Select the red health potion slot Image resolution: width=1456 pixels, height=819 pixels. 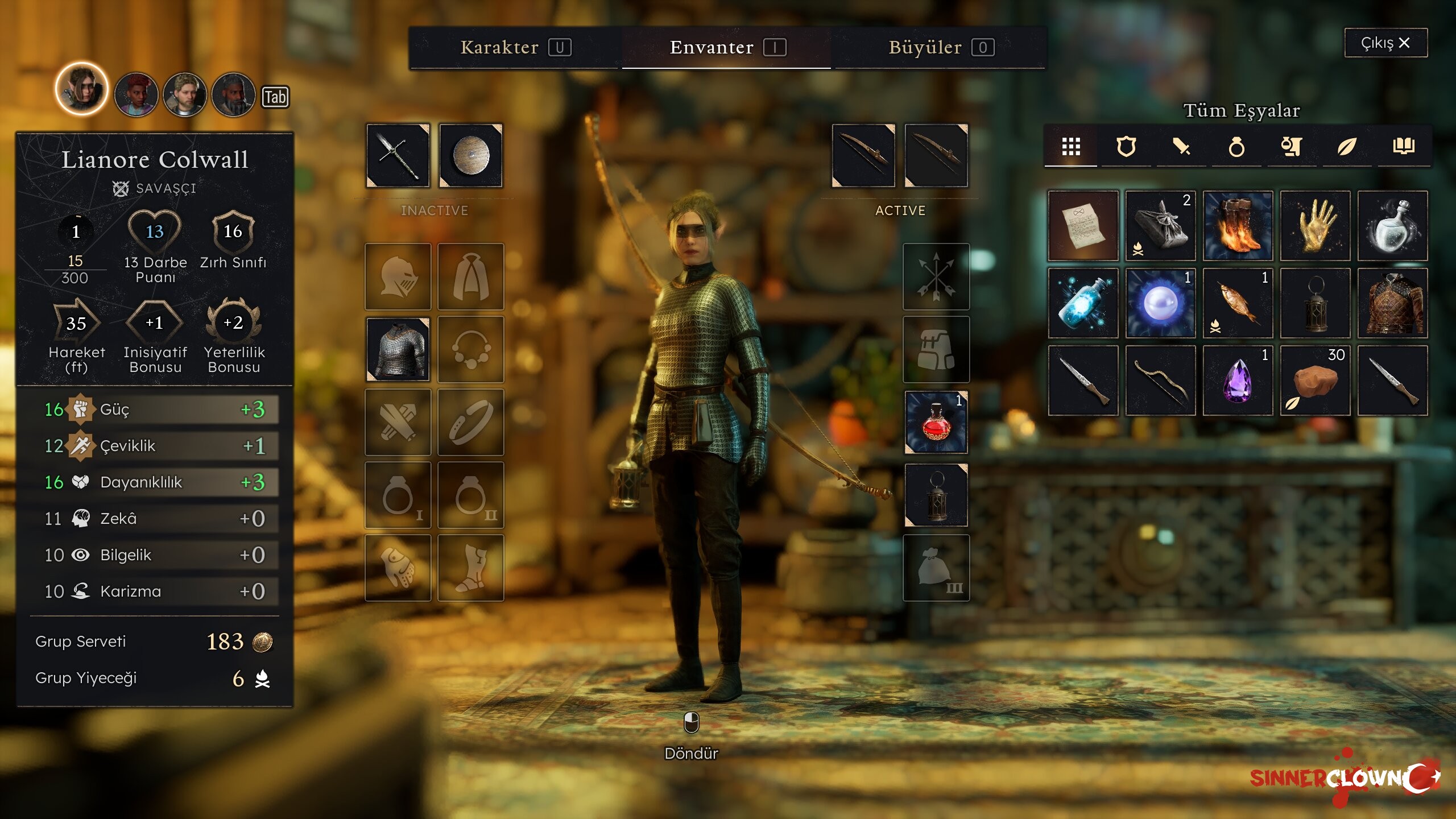pos(936,422)
